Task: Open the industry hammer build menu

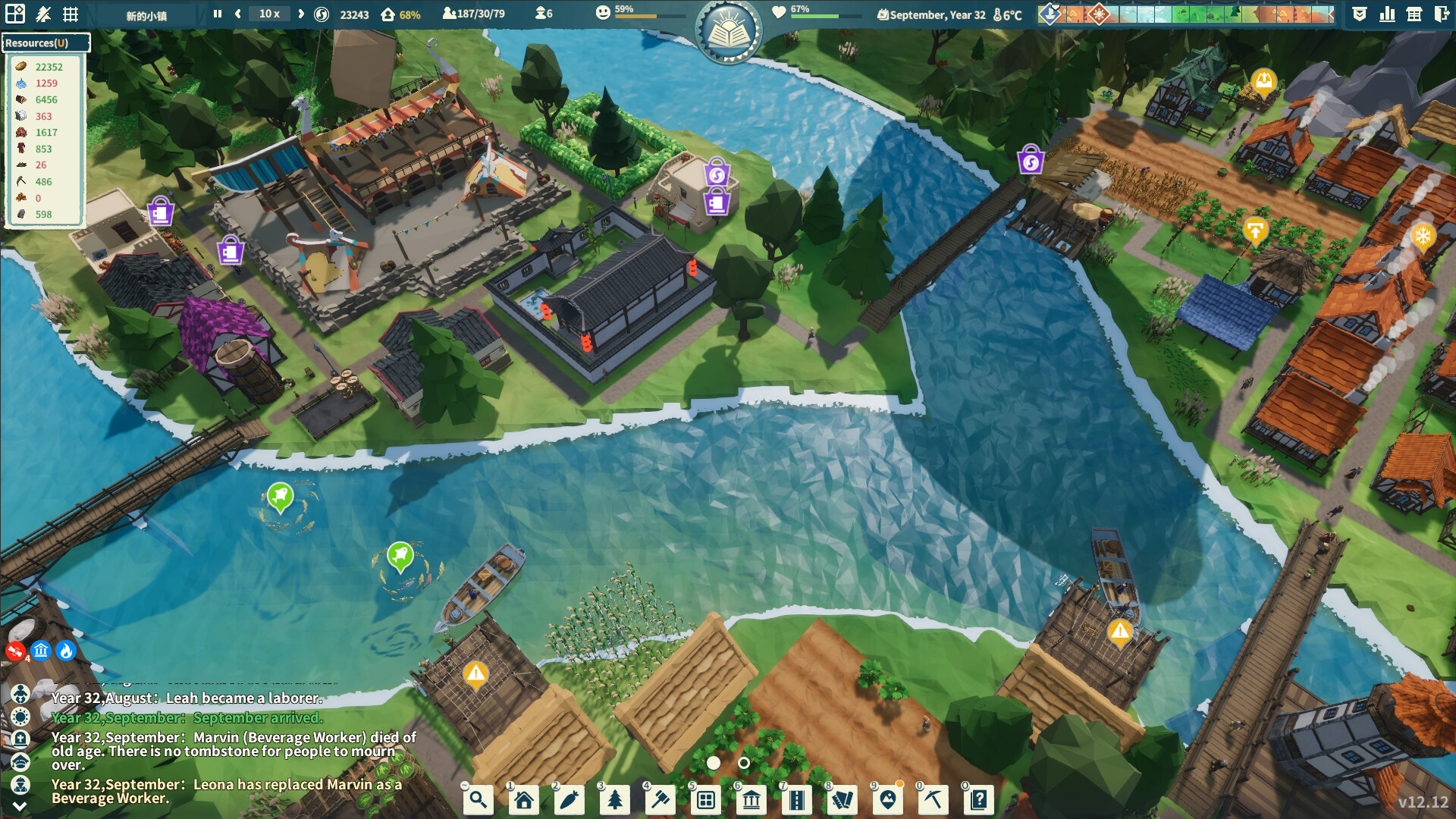Action: coord(661,799)
